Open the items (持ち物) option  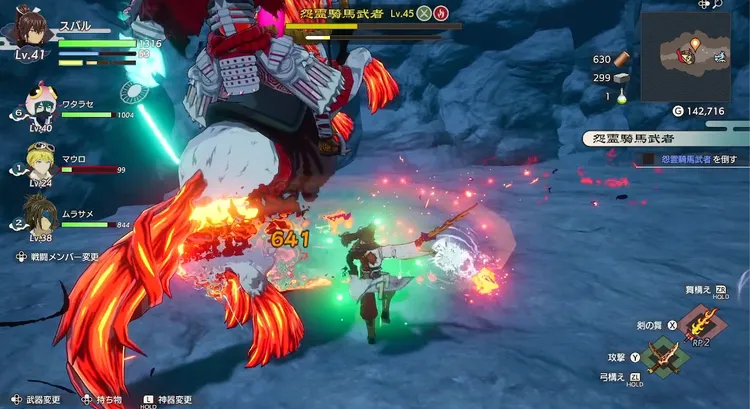pos(105,399)
